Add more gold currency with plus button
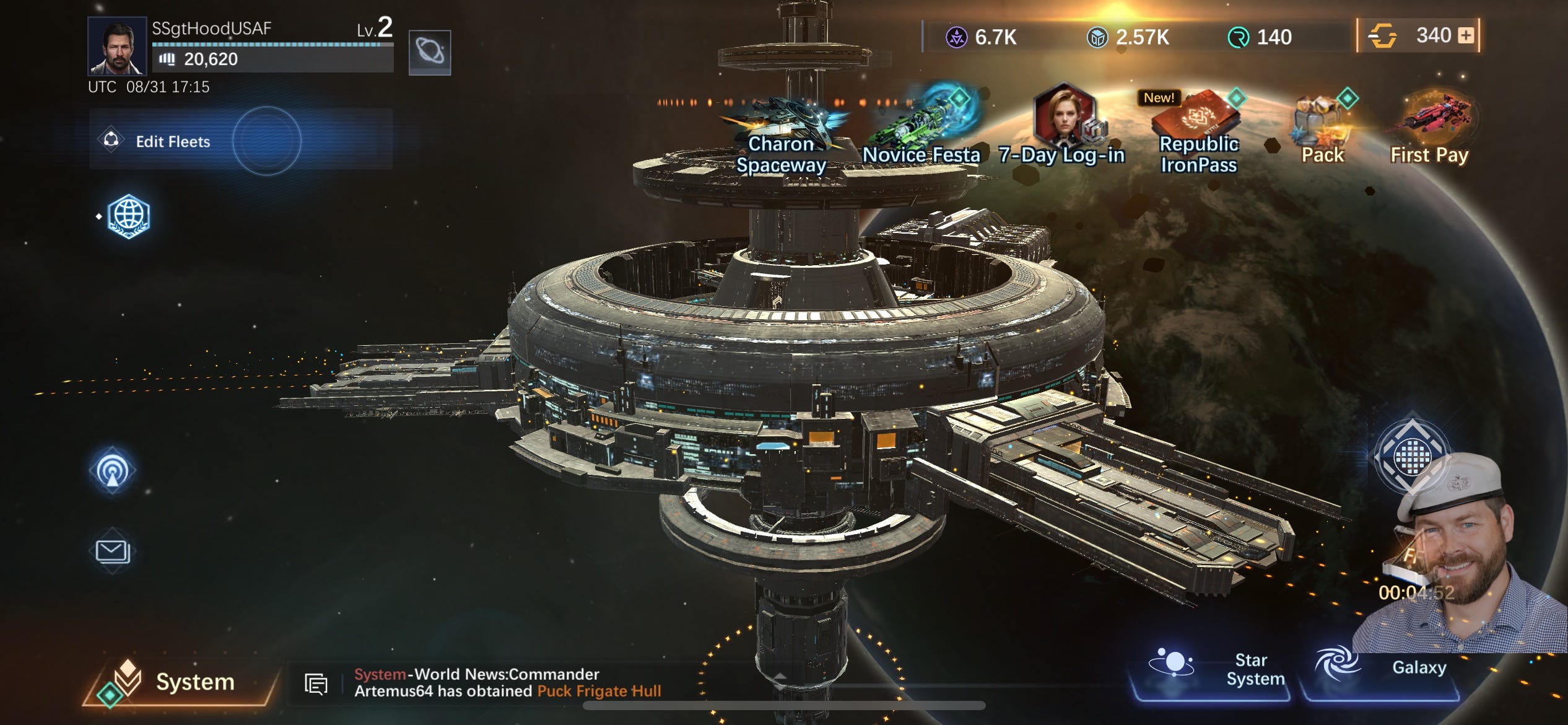Image resolution: width=1568 pixels, height=725 pixels. click(x=1466, y=35)
